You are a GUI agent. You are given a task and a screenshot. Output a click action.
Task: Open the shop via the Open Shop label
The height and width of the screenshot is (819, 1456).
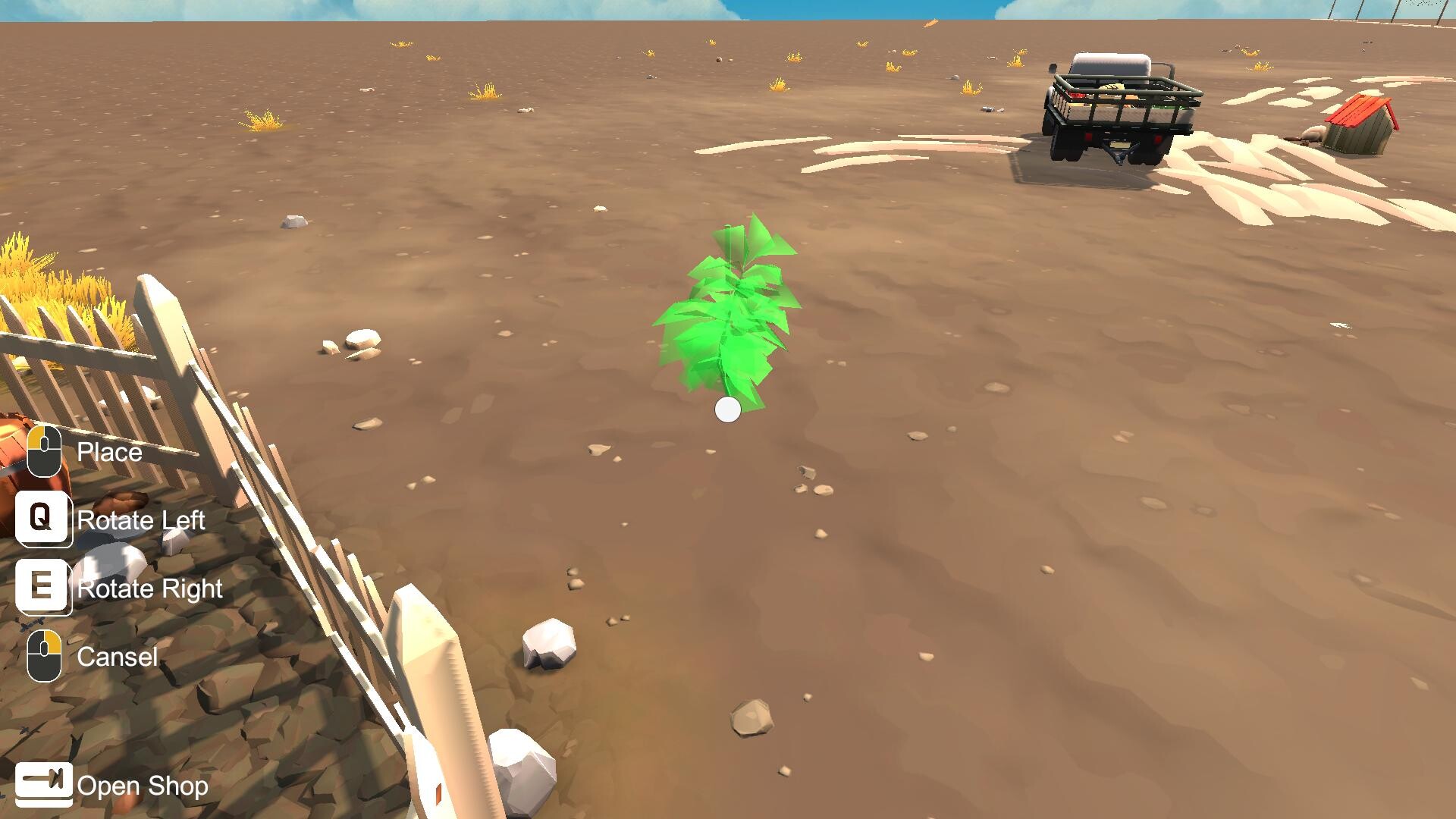(x=144, y=786)
